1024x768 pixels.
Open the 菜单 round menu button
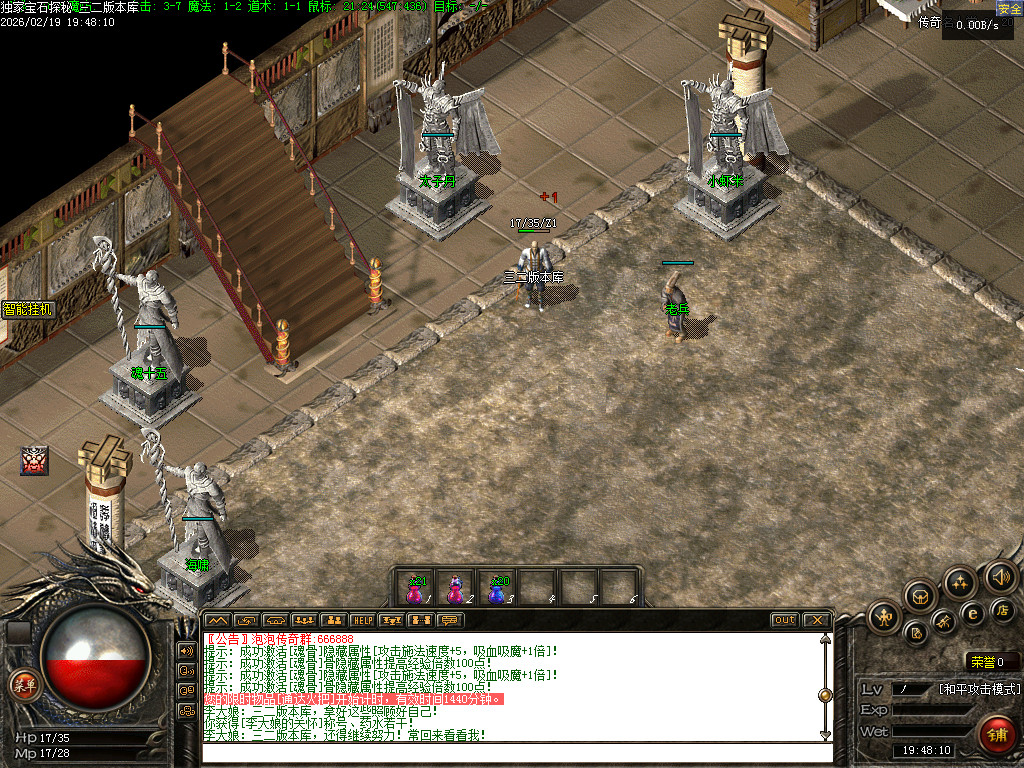point(22,685)
